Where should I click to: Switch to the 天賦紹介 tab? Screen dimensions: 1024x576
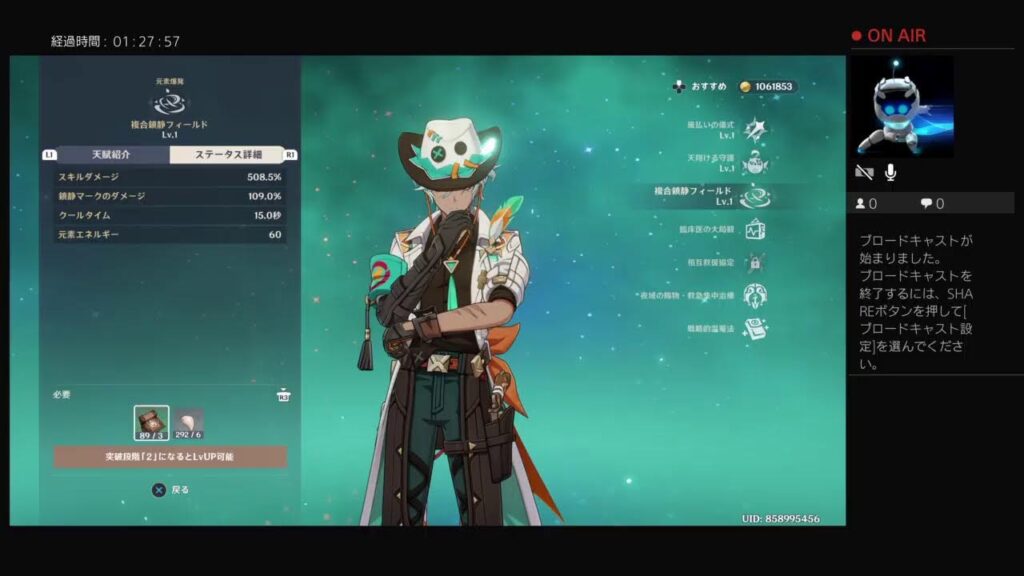[x=111, y=155]
